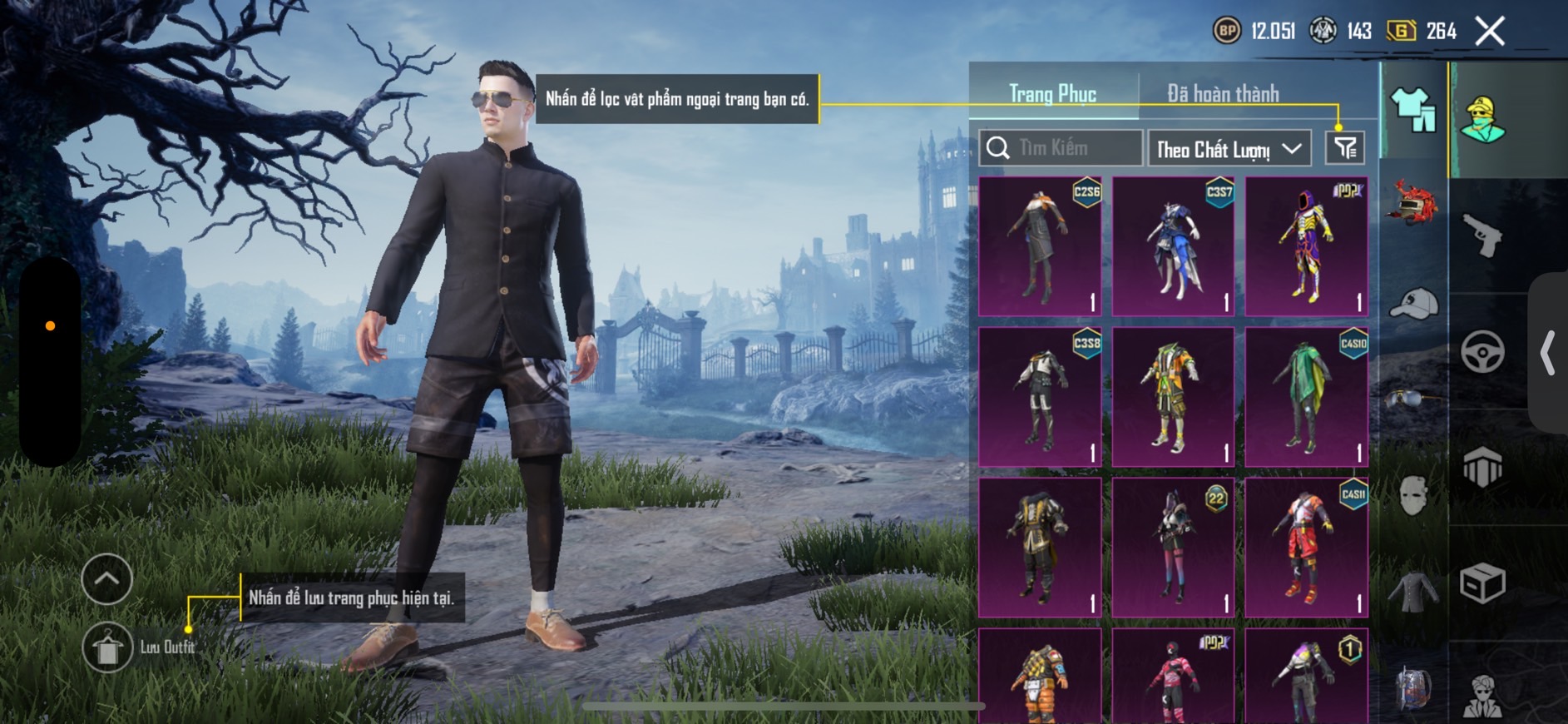Open the Theo Chất Lượng sort dropdown

[x=1229, y=149]
